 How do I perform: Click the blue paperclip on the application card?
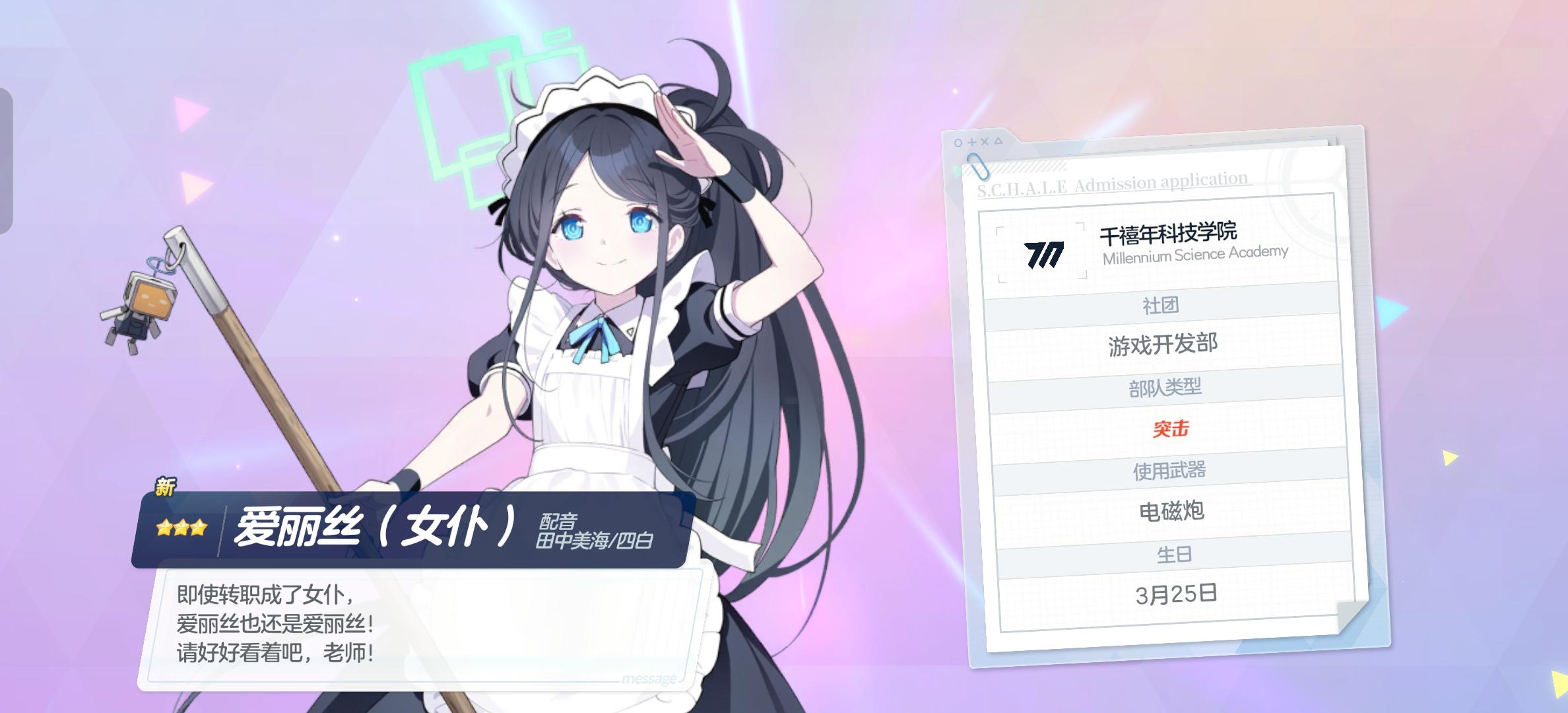click(x=977, y=166)
